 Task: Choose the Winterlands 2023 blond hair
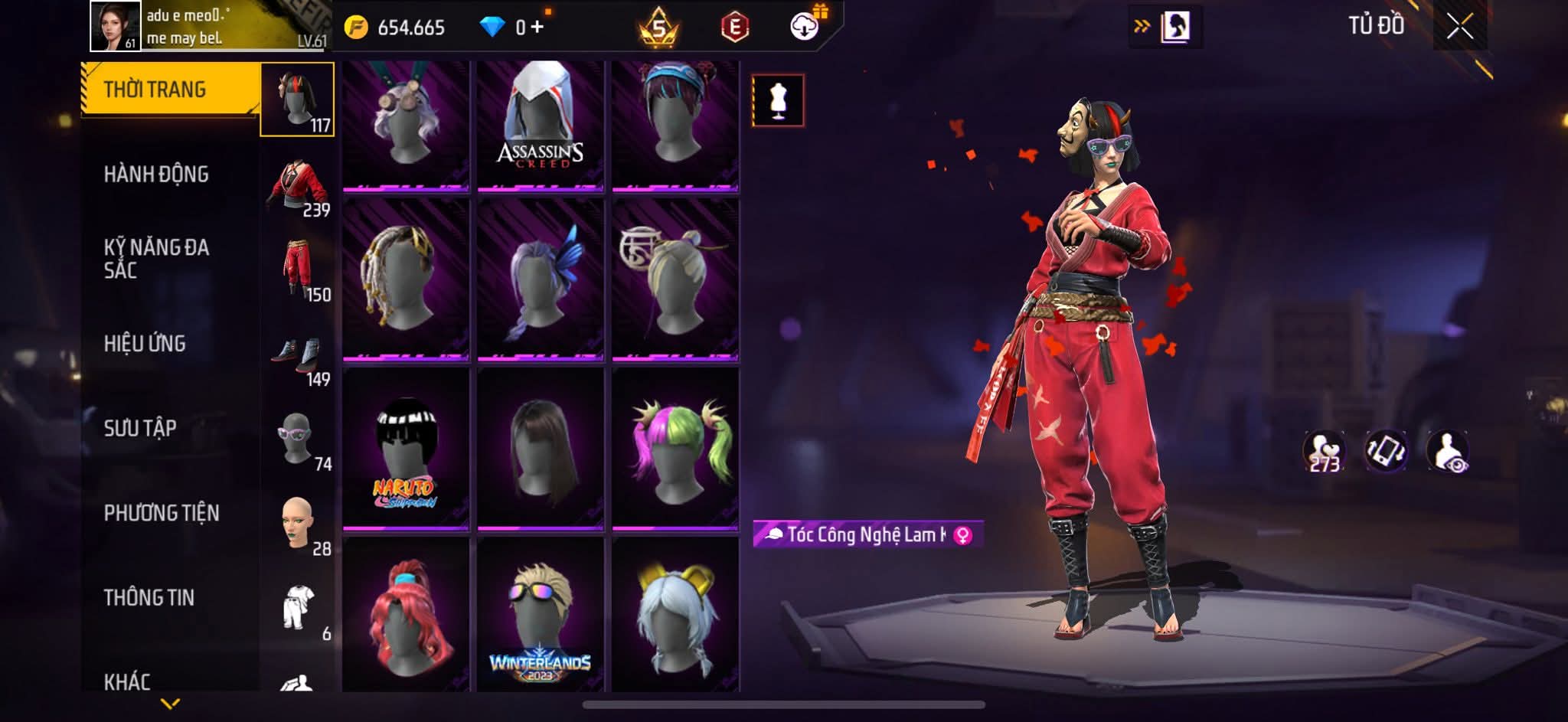click(541, 616)
